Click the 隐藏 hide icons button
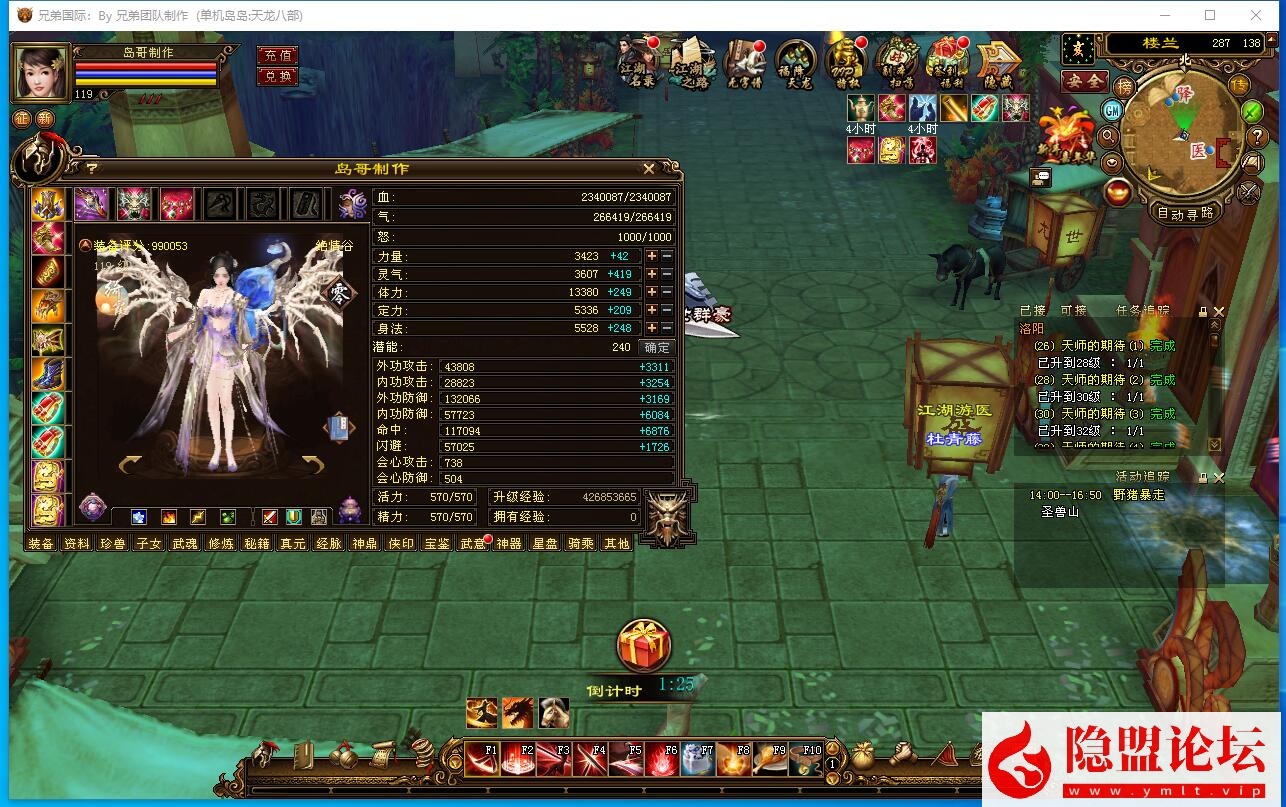Screen dimensions: 1286x807 pyautogui.click(x=997, y=62)
